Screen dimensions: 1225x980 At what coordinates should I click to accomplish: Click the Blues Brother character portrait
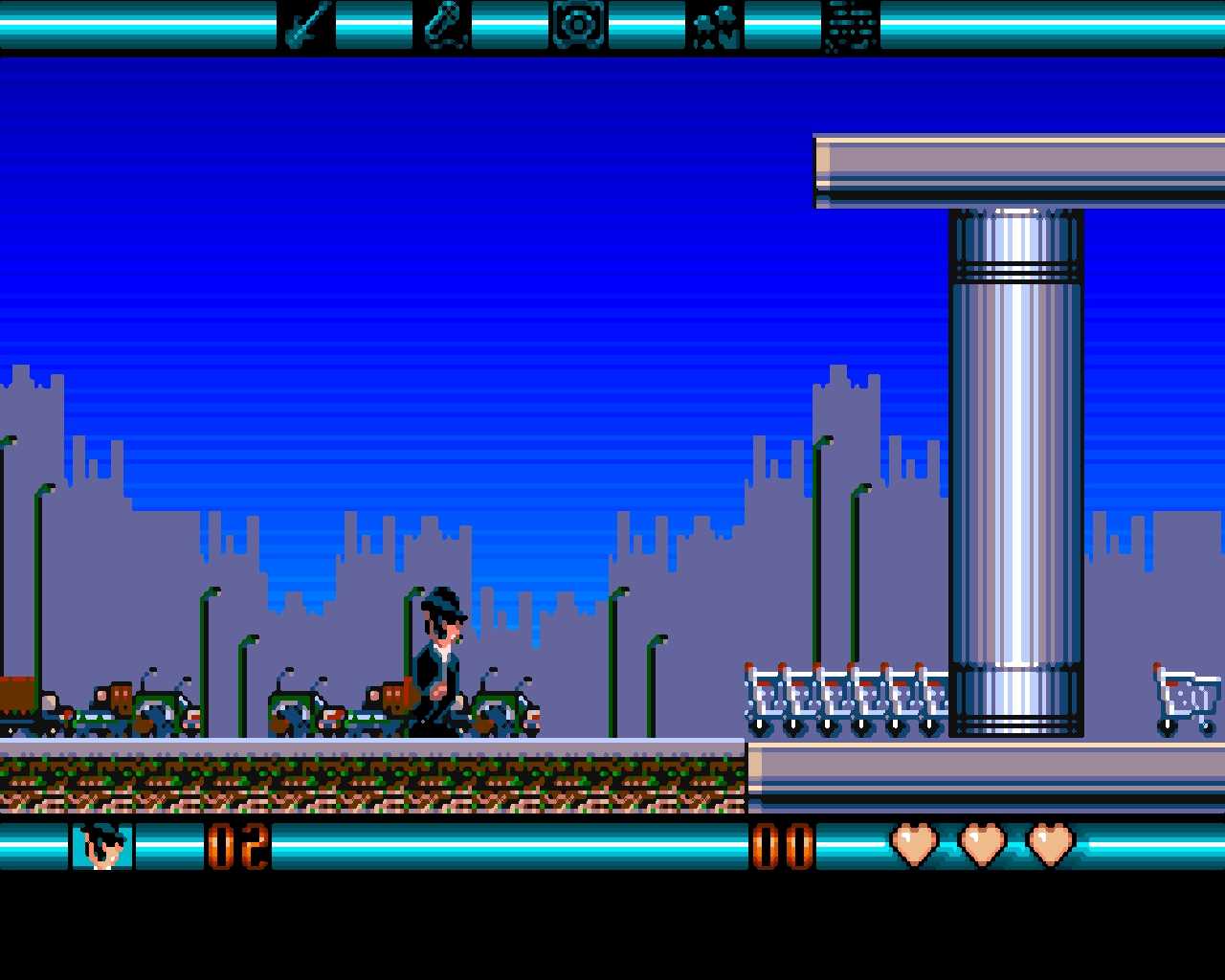click(x=102, y=846)
